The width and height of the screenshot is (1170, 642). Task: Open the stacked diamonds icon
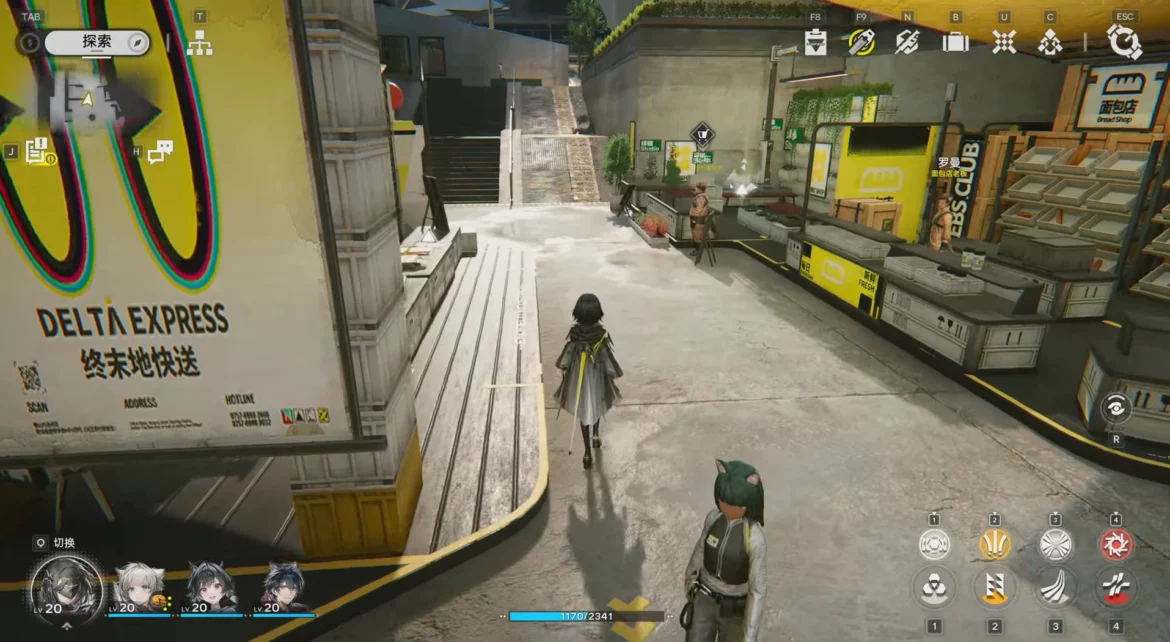tap(1050, 42)
